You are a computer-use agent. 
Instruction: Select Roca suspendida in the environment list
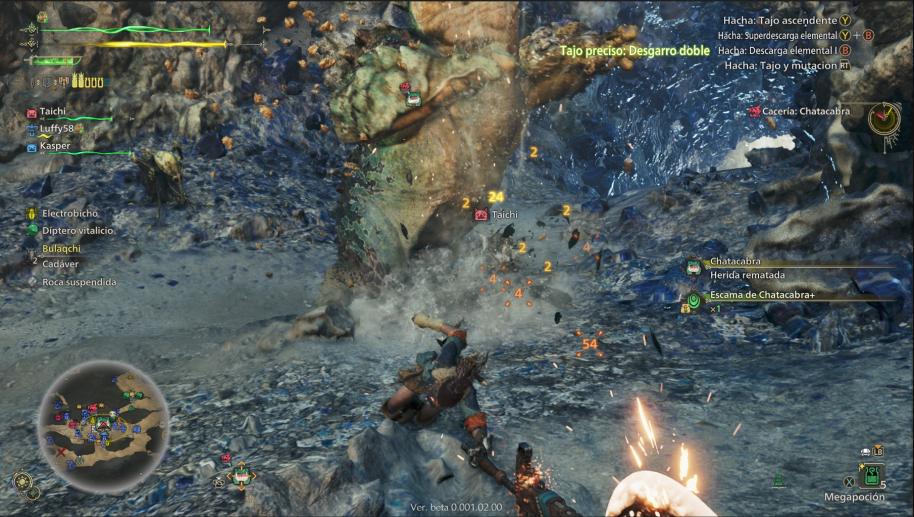click(78, 282)
